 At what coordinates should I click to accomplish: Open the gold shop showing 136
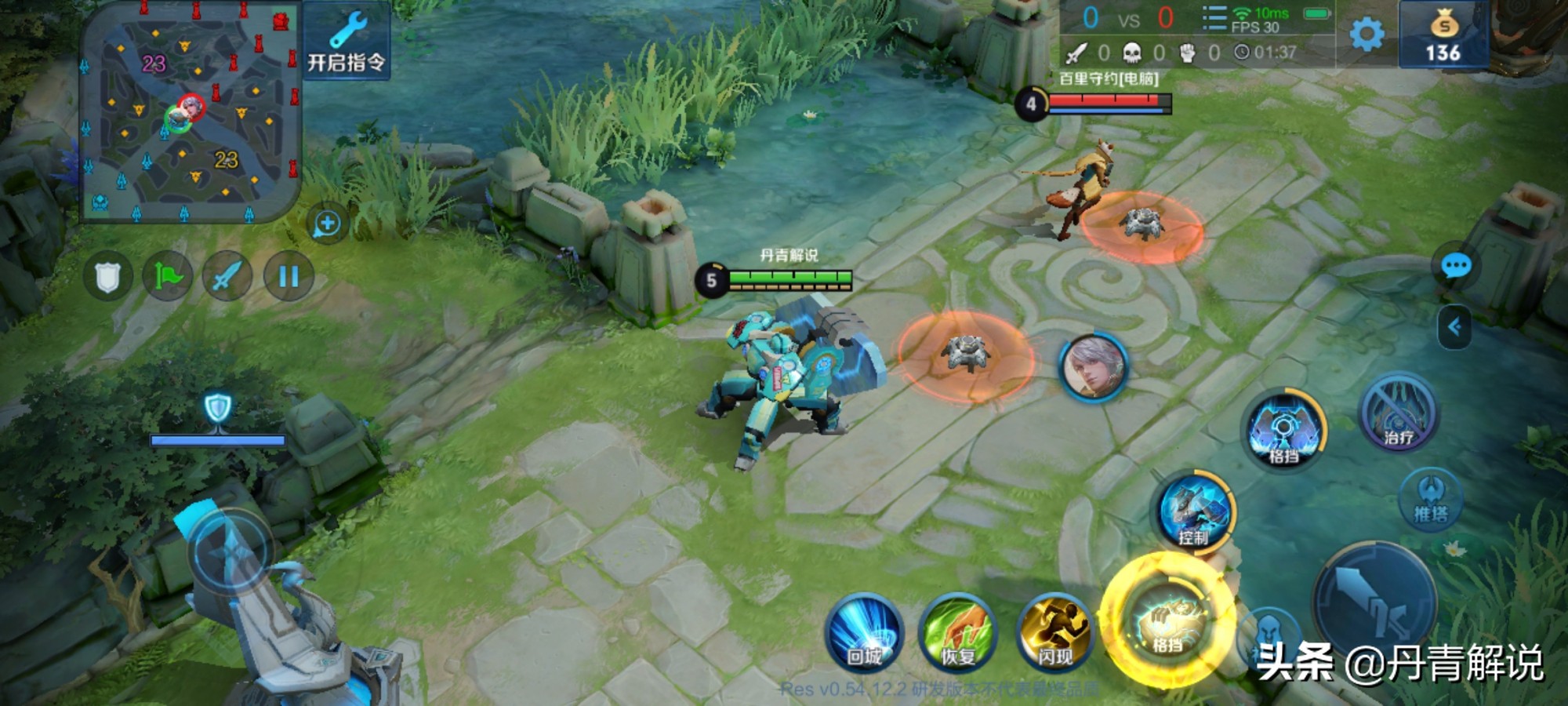[1443, 35]
